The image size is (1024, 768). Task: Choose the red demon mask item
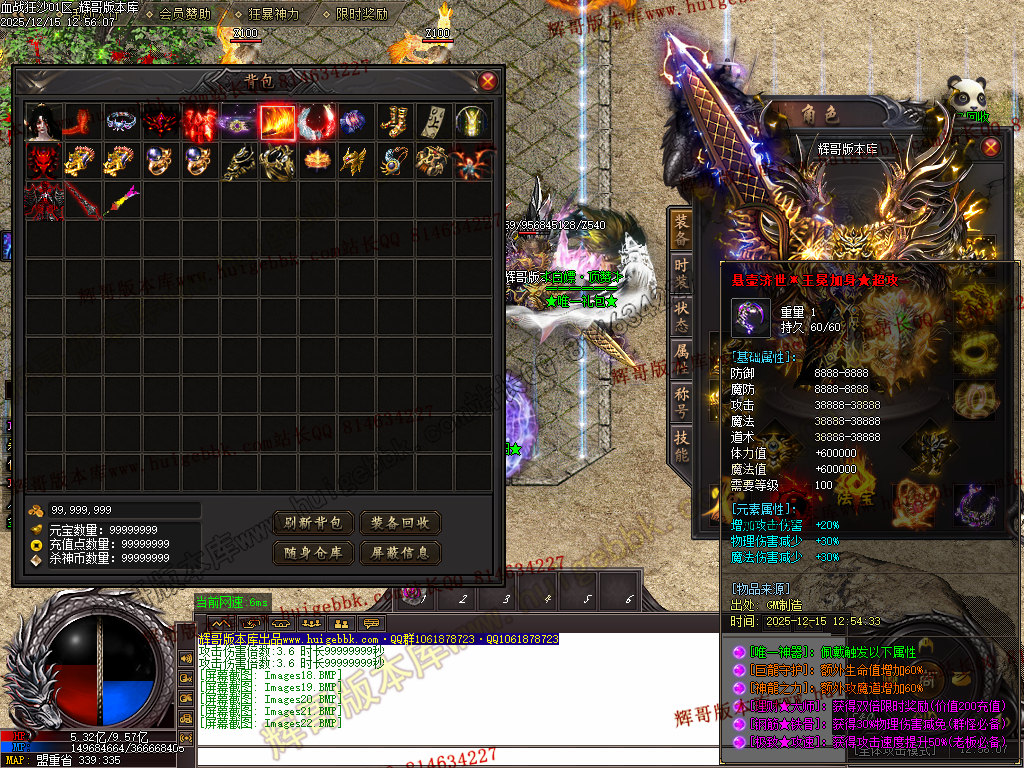(x=43, y=161)
